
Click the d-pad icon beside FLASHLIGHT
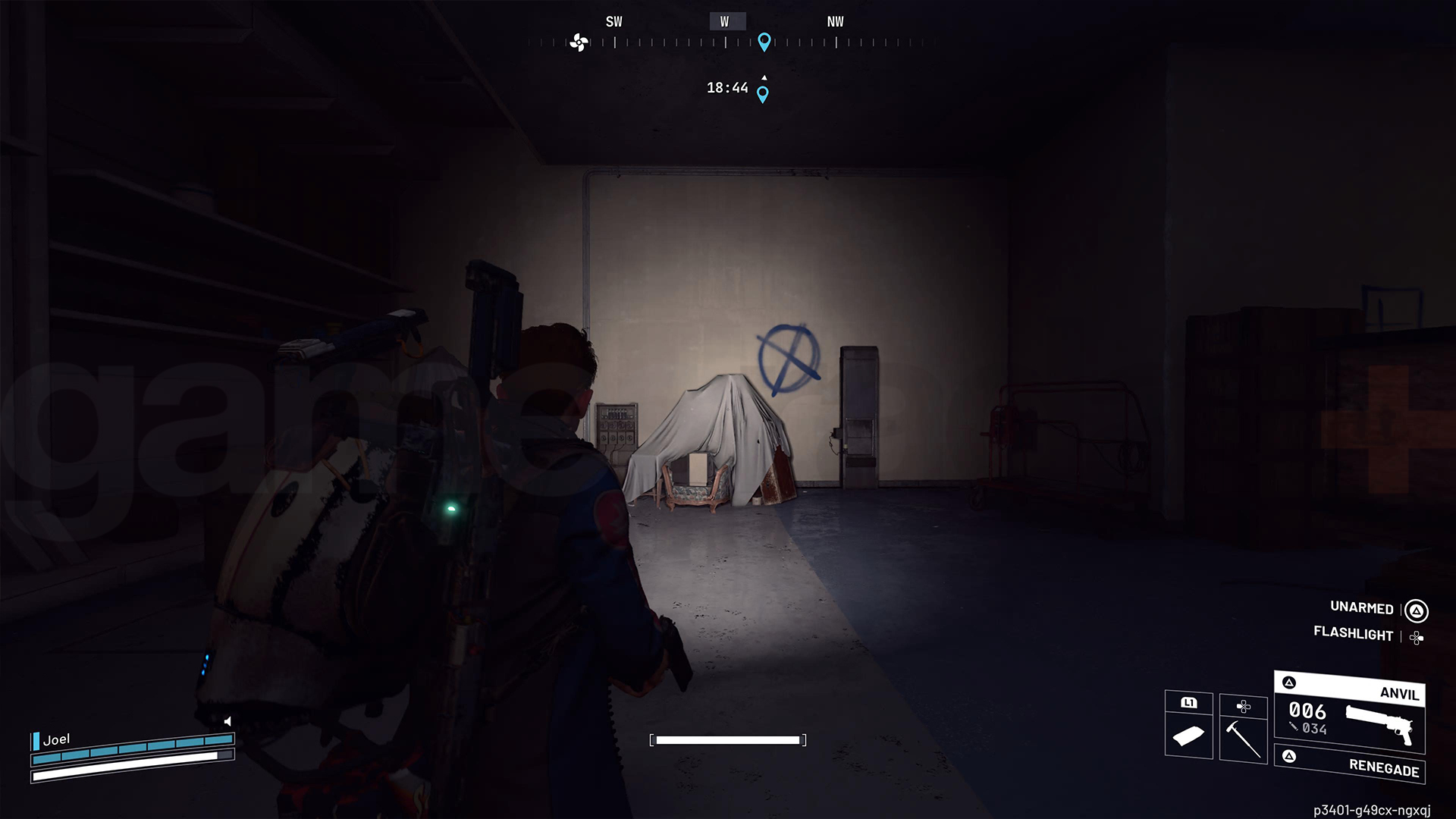1416,635
